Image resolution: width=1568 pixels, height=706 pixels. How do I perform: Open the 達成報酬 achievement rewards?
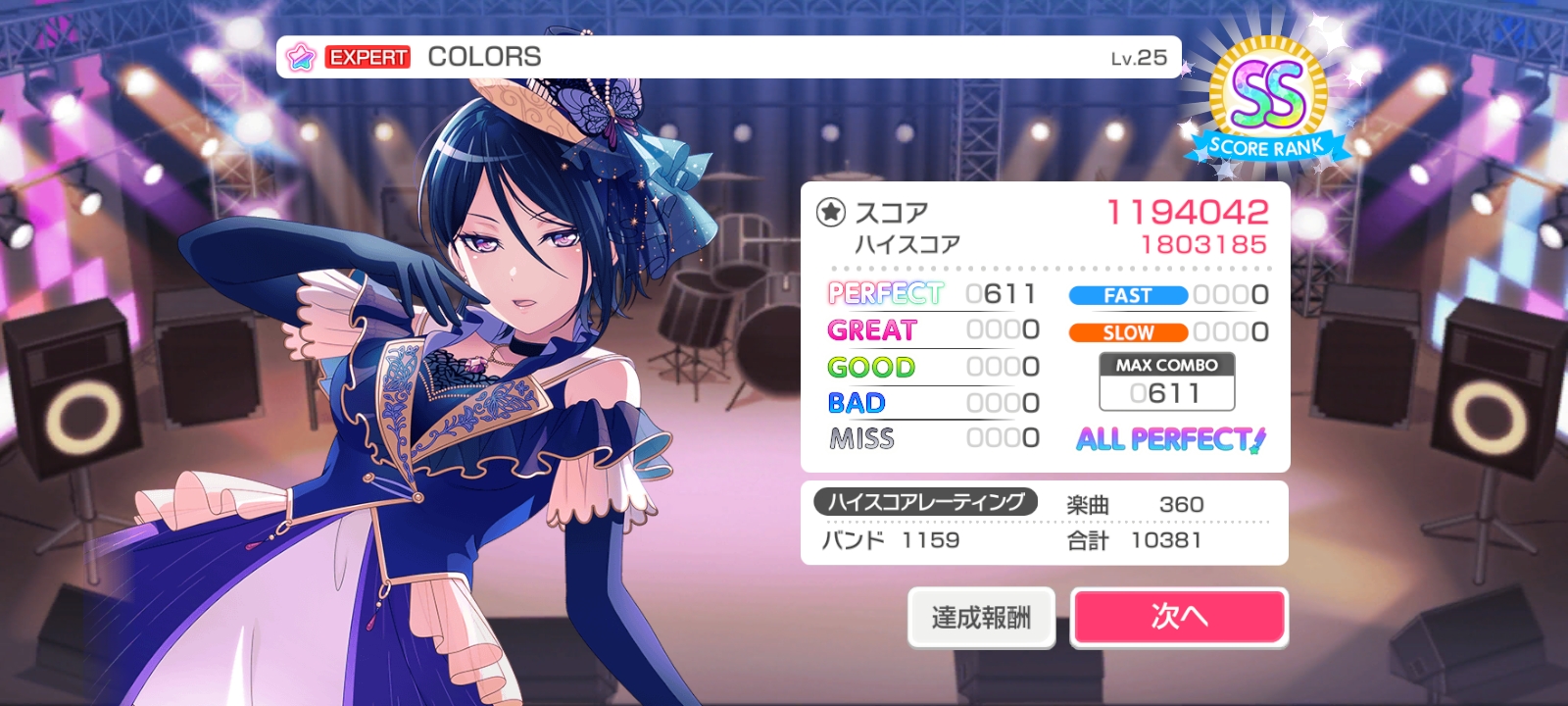point(981,618)
